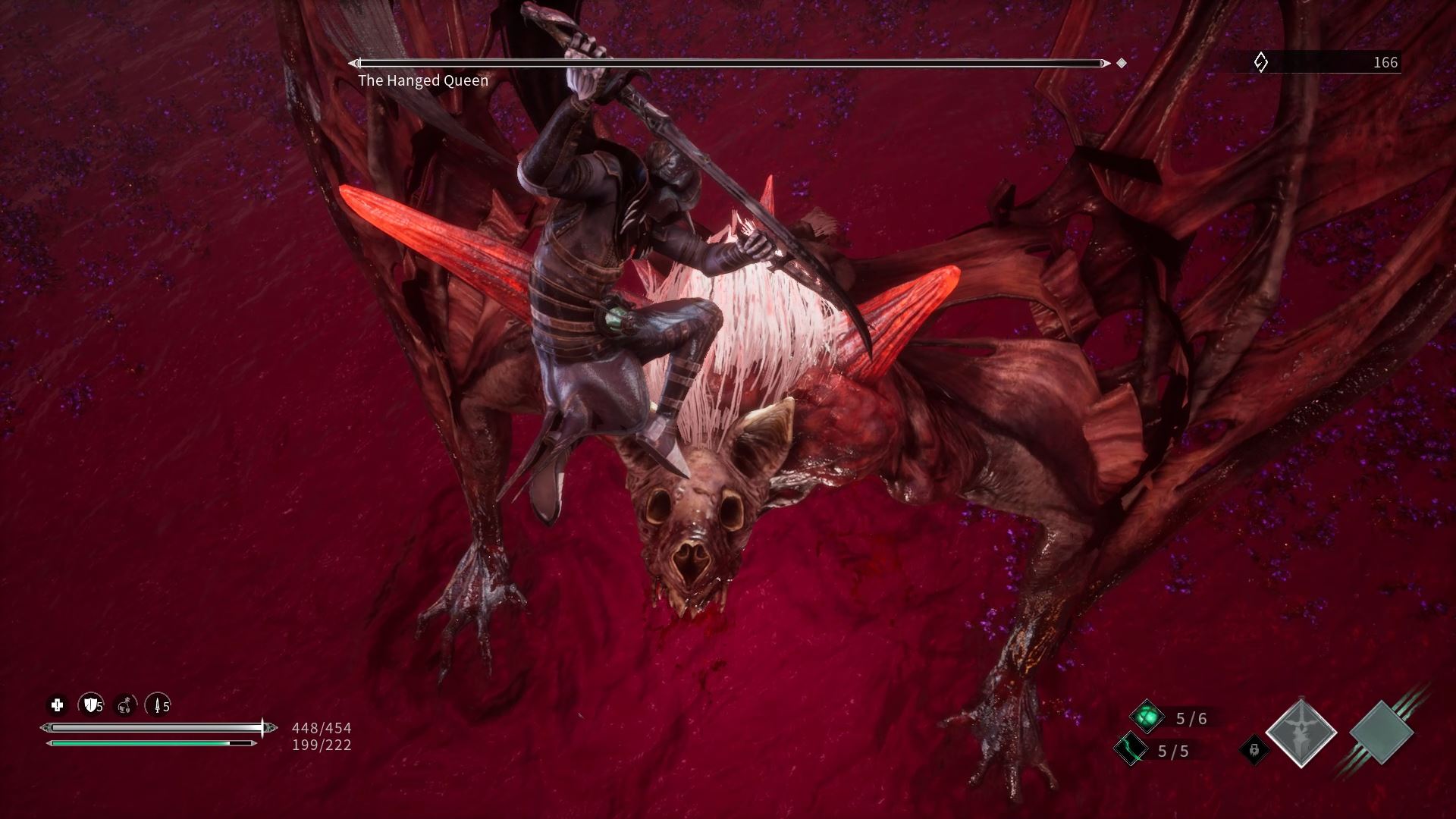1456x819 pixels.
Task: Click the small padlock diamond icon
Action: click(1254, 750)
